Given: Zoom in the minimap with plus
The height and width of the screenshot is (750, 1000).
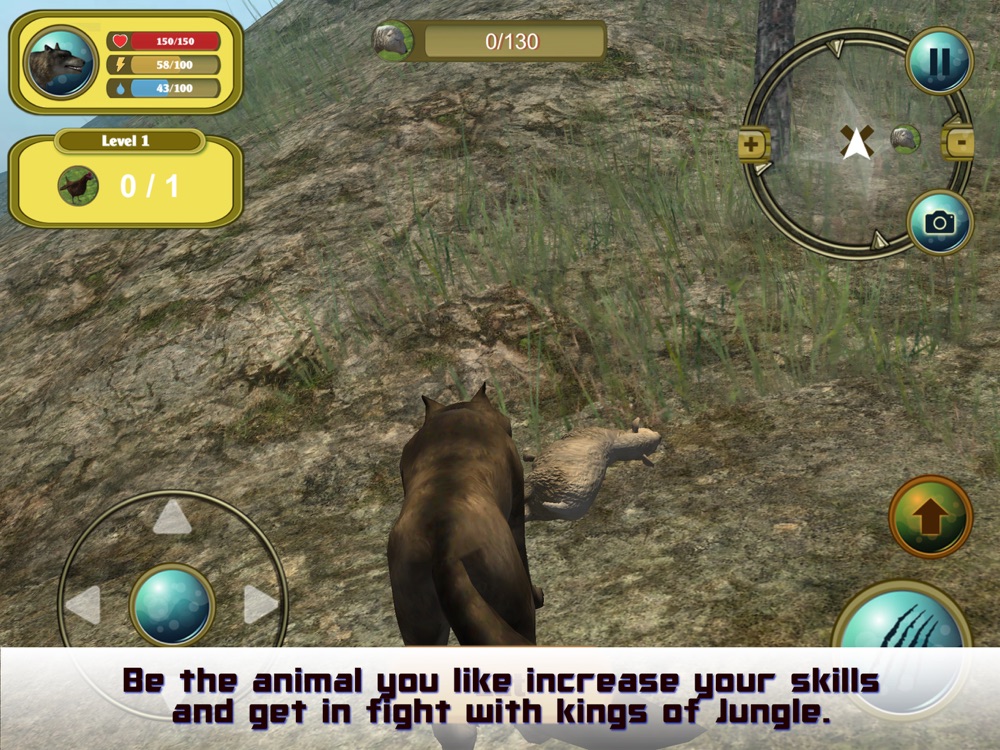Looking at the screenshot, I should point(753,145).
